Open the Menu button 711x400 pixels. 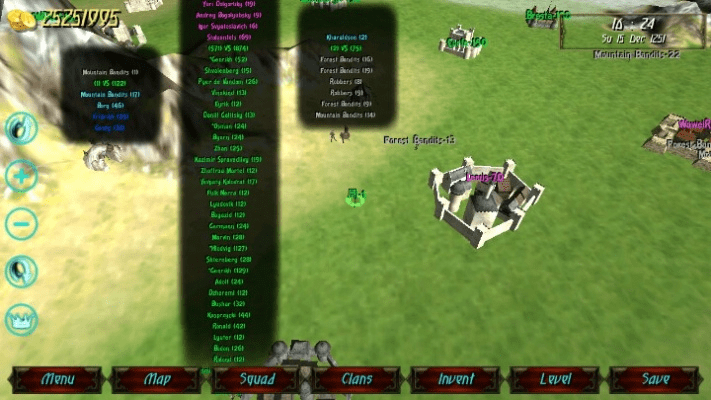(x=58, y=380)
